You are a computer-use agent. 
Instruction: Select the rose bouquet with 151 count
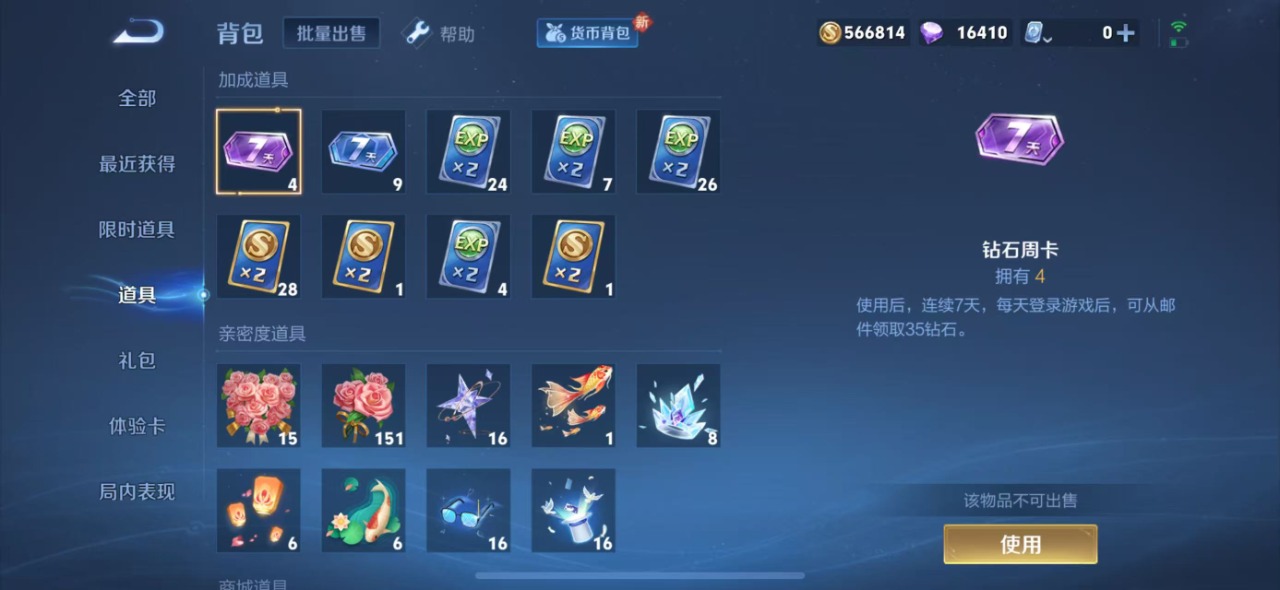pyautogui.click(x=363, y=405)
